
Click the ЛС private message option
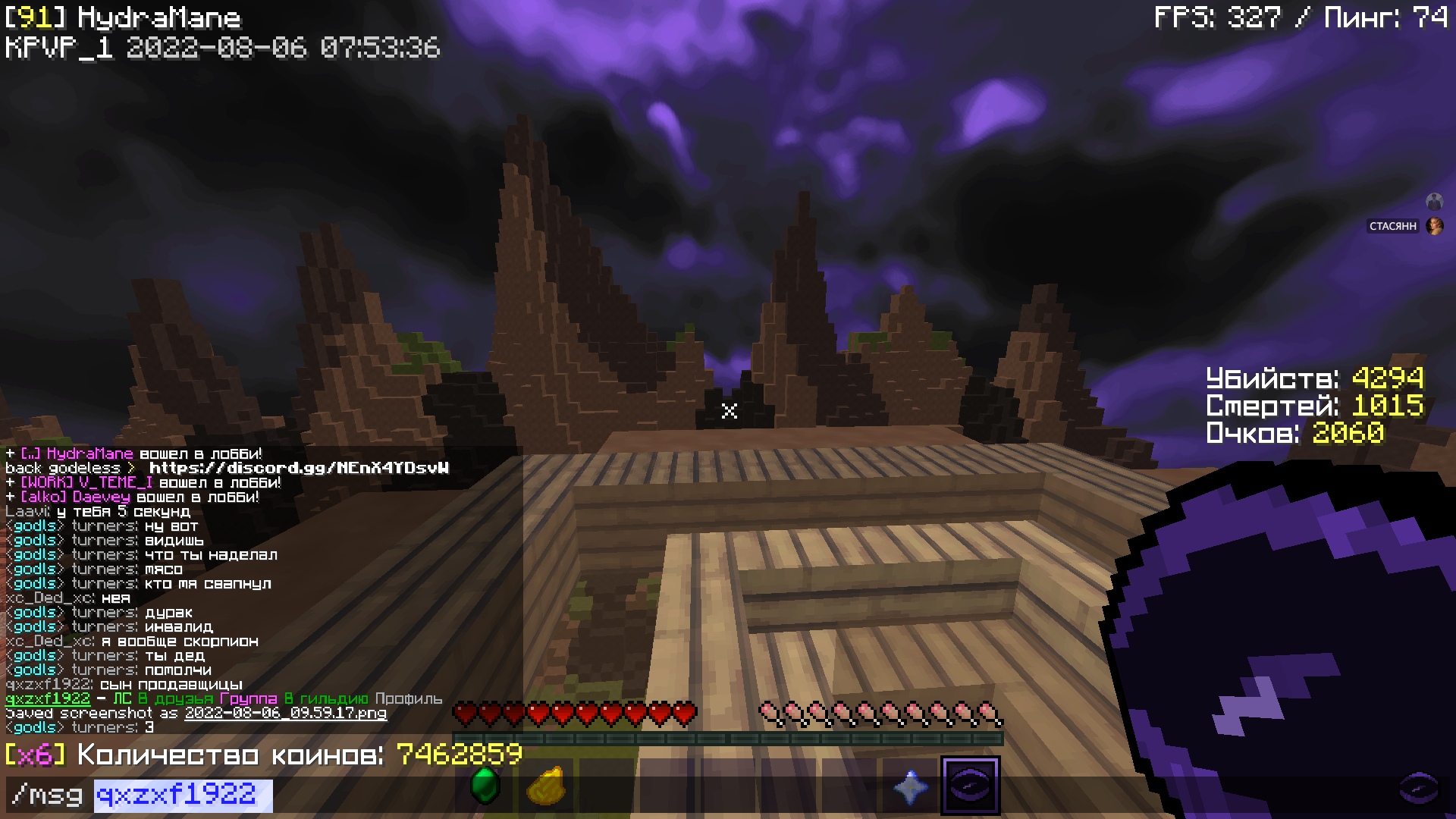pos(121,698)
